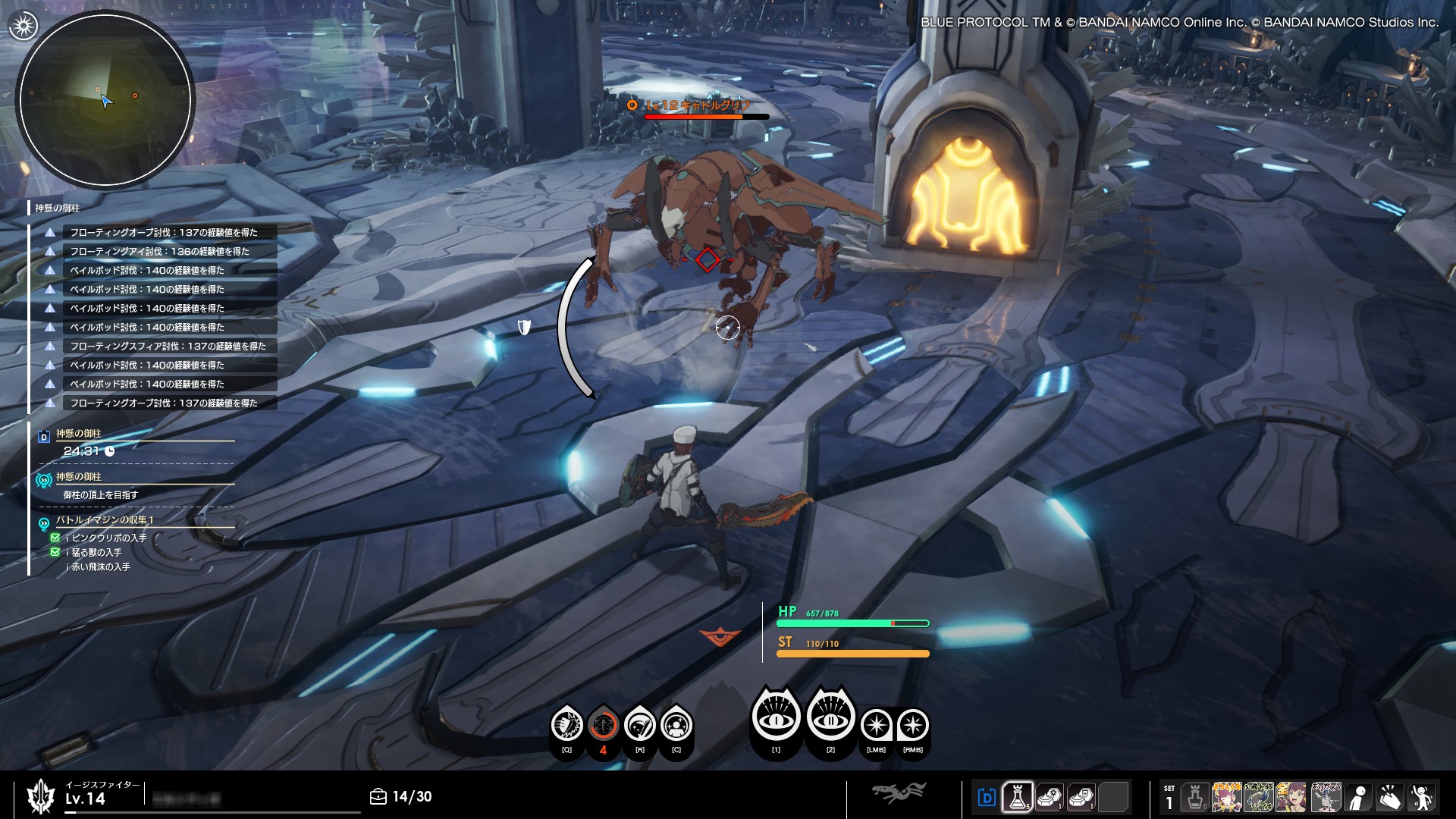Image resolution: width=1456 pixels, height=819 pixels.
Task: Use the standing figure emote
Action: (x=1358, y=797)
